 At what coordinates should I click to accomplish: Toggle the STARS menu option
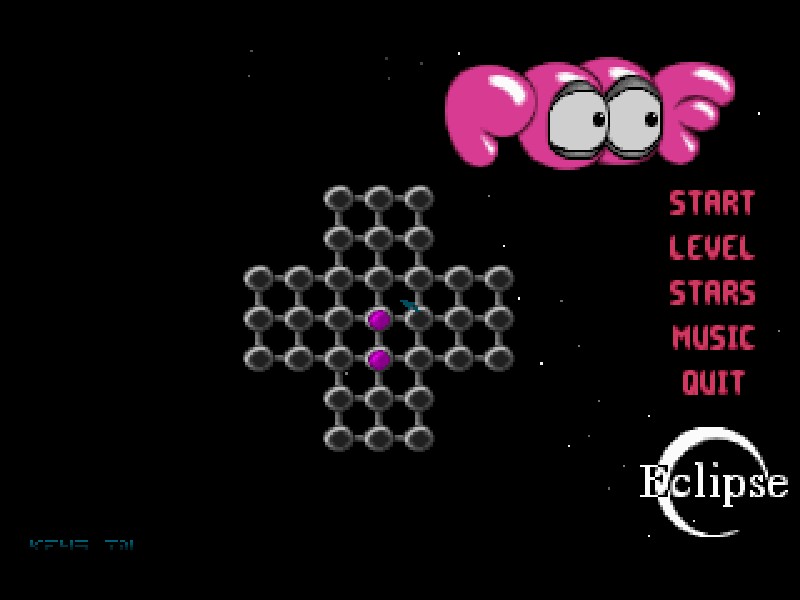[711, 293]
